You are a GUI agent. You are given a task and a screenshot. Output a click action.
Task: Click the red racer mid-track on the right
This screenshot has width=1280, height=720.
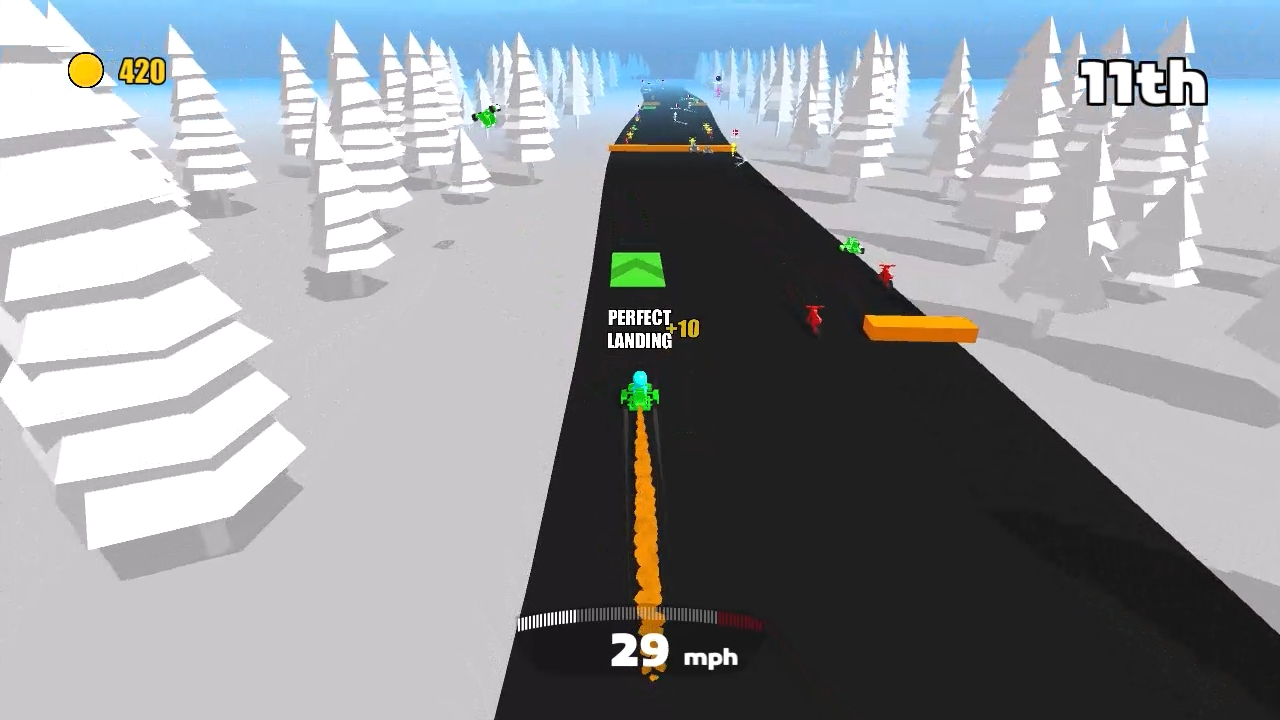pyautogui.click(x=813, y=318)
